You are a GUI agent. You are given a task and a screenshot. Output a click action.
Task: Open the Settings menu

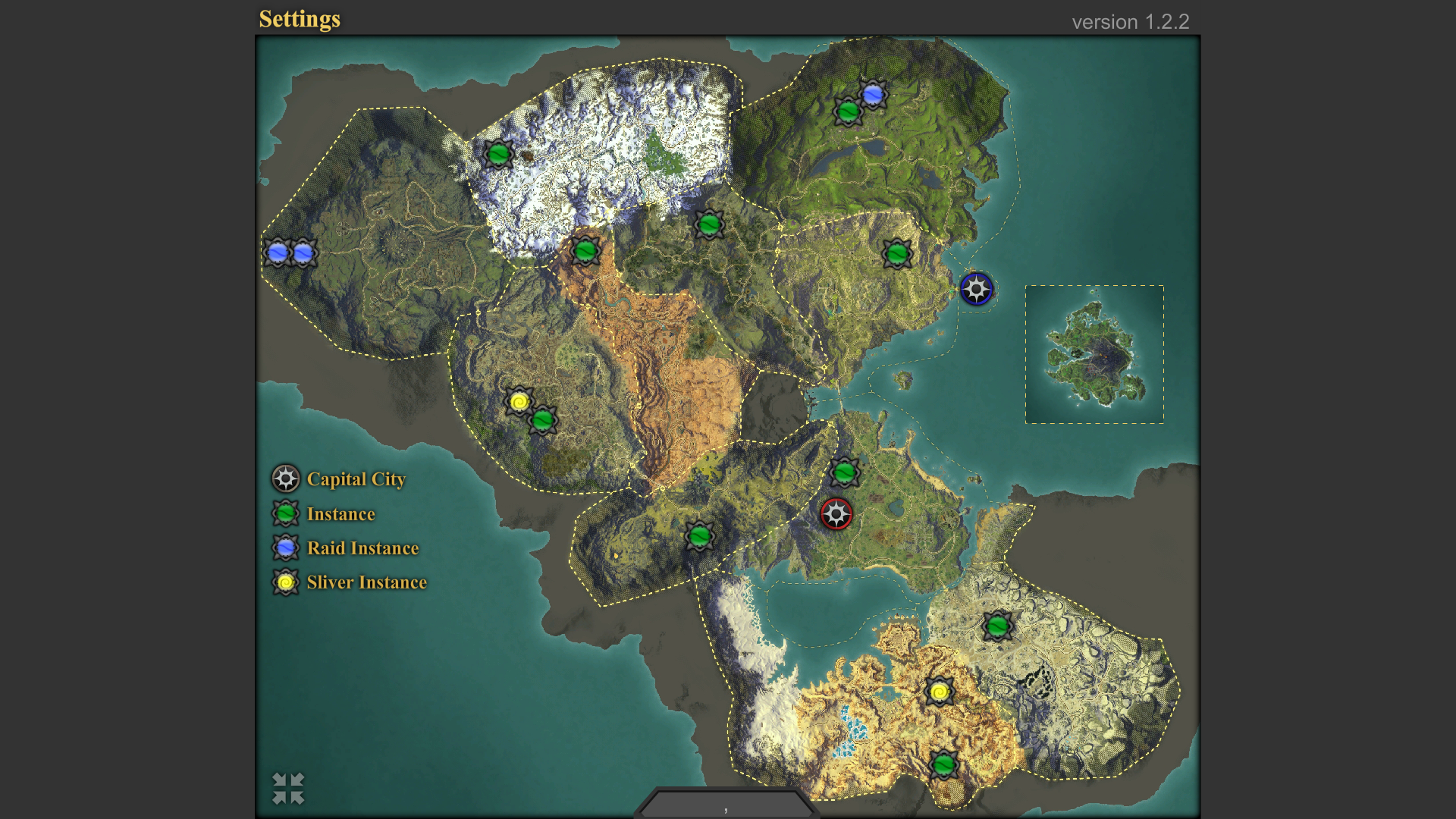(300, 20)
